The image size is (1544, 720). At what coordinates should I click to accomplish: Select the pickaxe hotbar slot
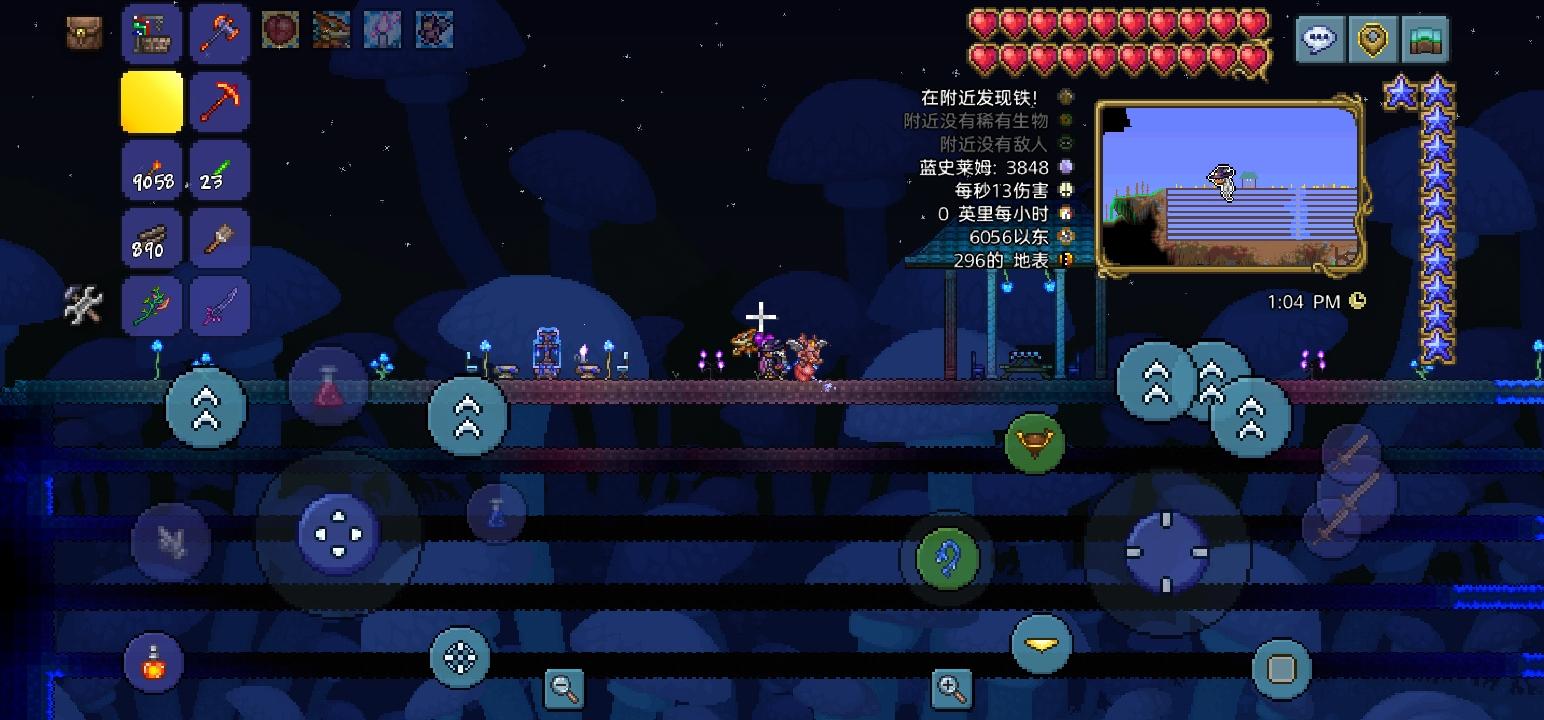pyautogui.click(x=219, y=101)
